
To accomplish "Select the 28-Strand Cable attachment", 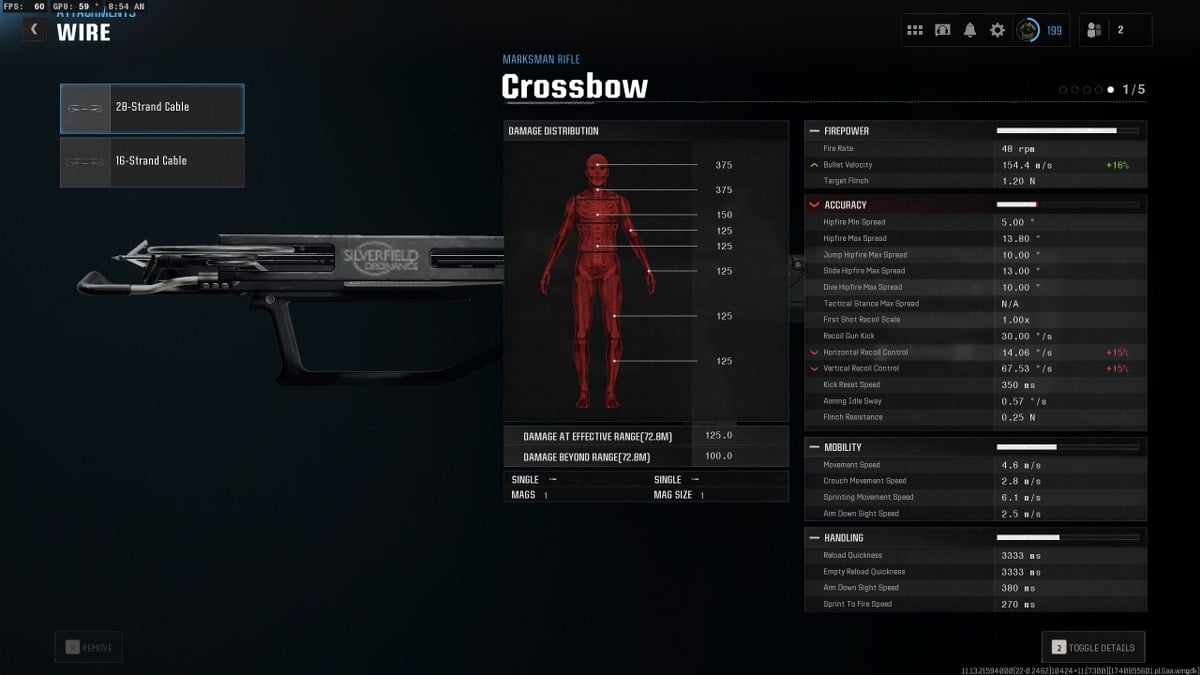I will [x=152, y=108].
